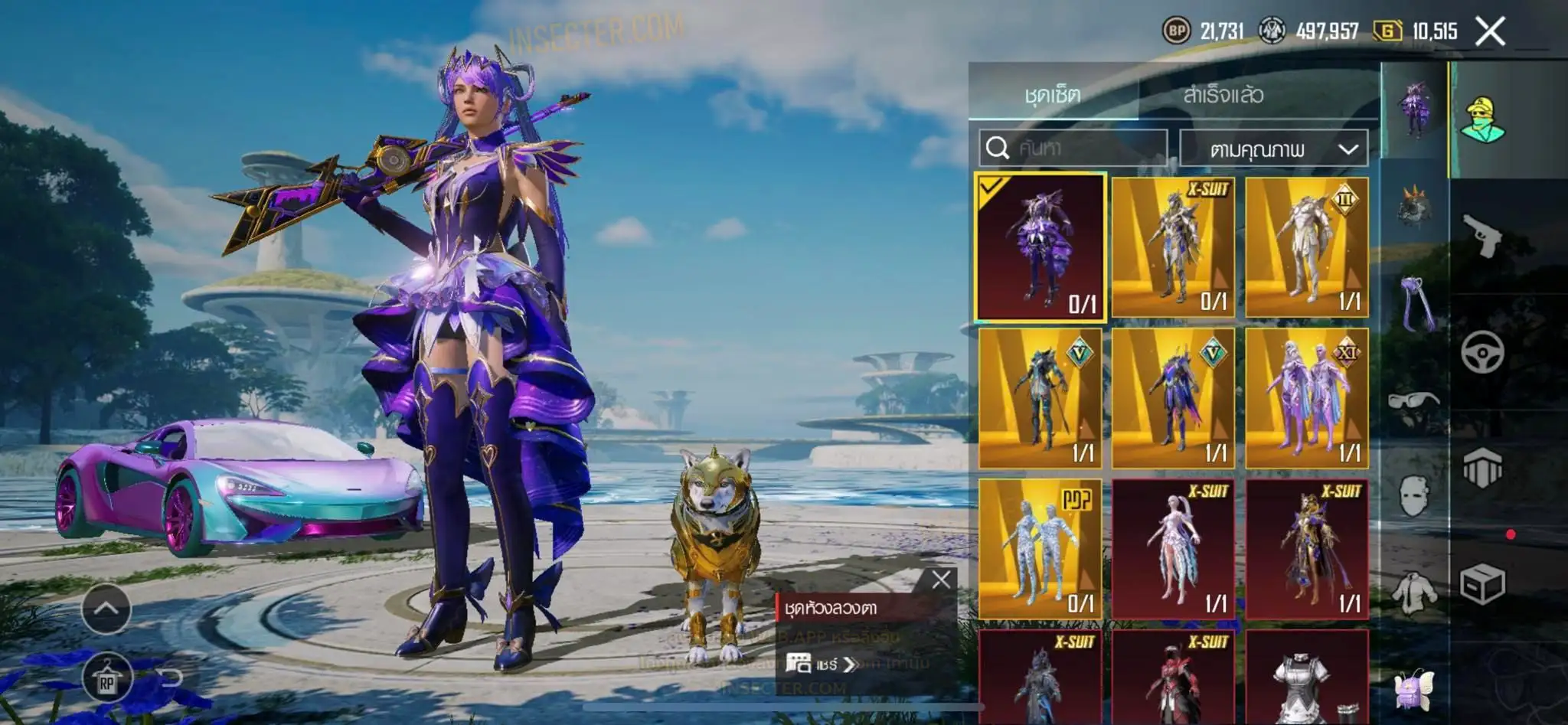Image resolution: width=1568 pixels, height=725 pixels.
Task: Select the yellow cap character avatar icon
Action: pyautogui.click(x=1483, y=119)
